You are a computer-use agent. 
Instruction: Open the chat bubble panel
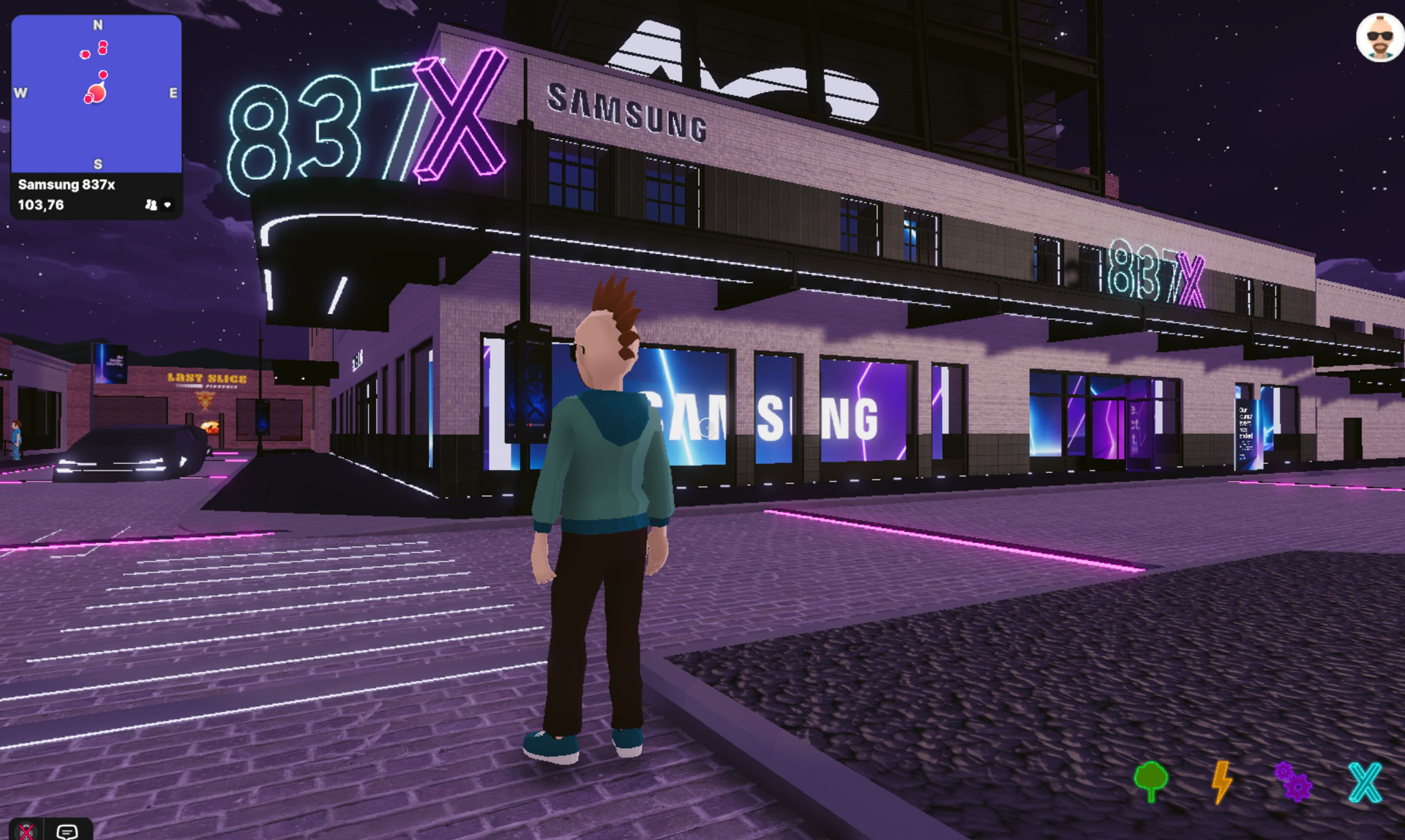[x=69, y=830]
